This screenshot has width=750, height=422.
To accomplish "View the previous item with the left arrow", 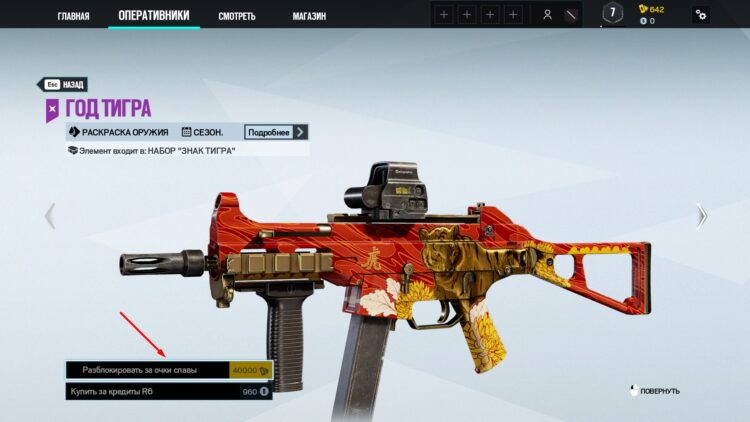I will pos(49,215).
